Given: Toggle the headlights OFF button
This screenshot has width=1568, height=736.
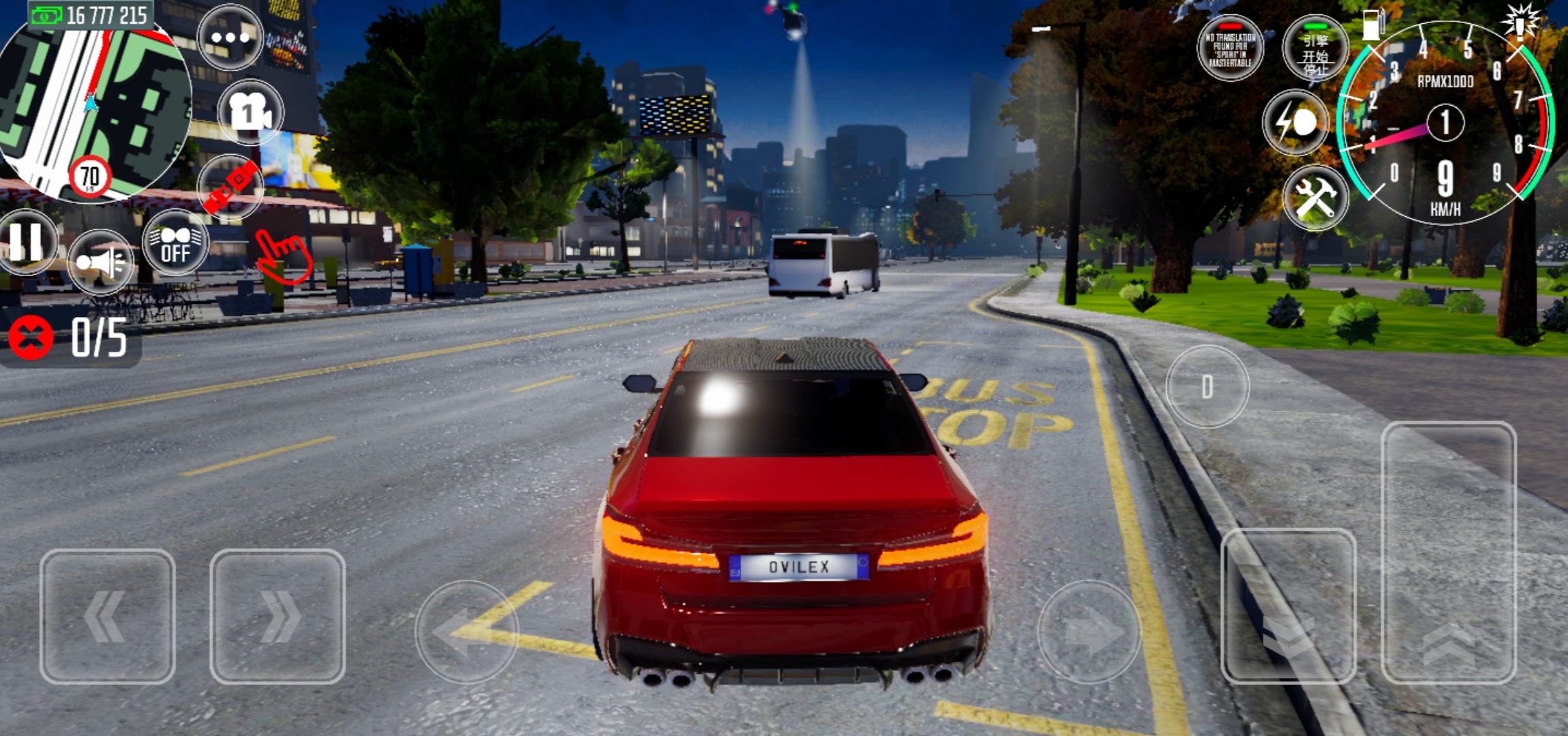Looking at the screenshot, I should pos(175,243).
